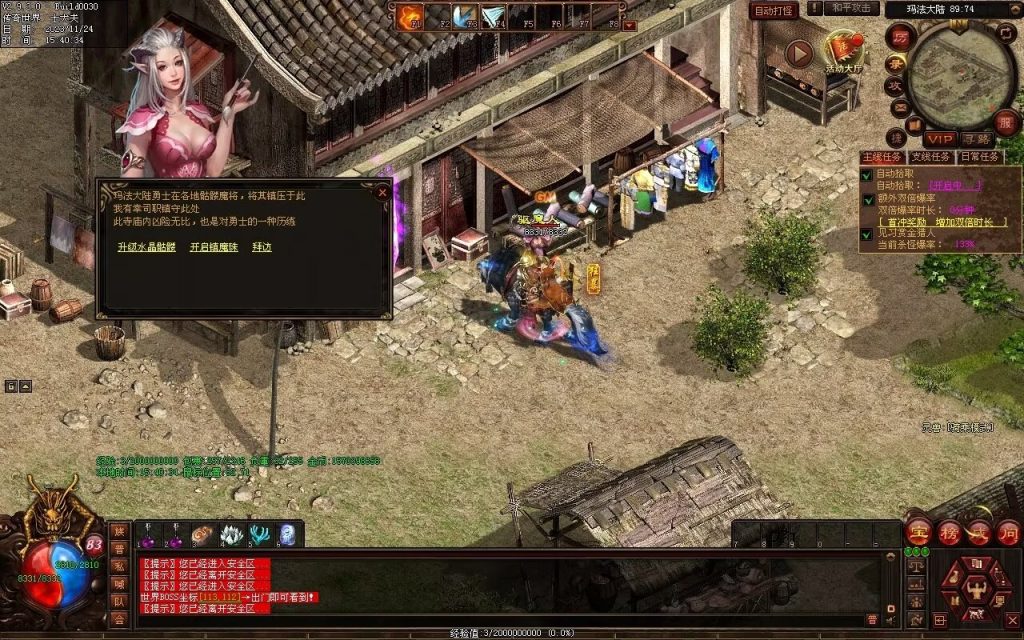The image size is (1024, 640).
Task: Close the NPC dialogue window
Action: pyautogui.click(x=382, y=191)
